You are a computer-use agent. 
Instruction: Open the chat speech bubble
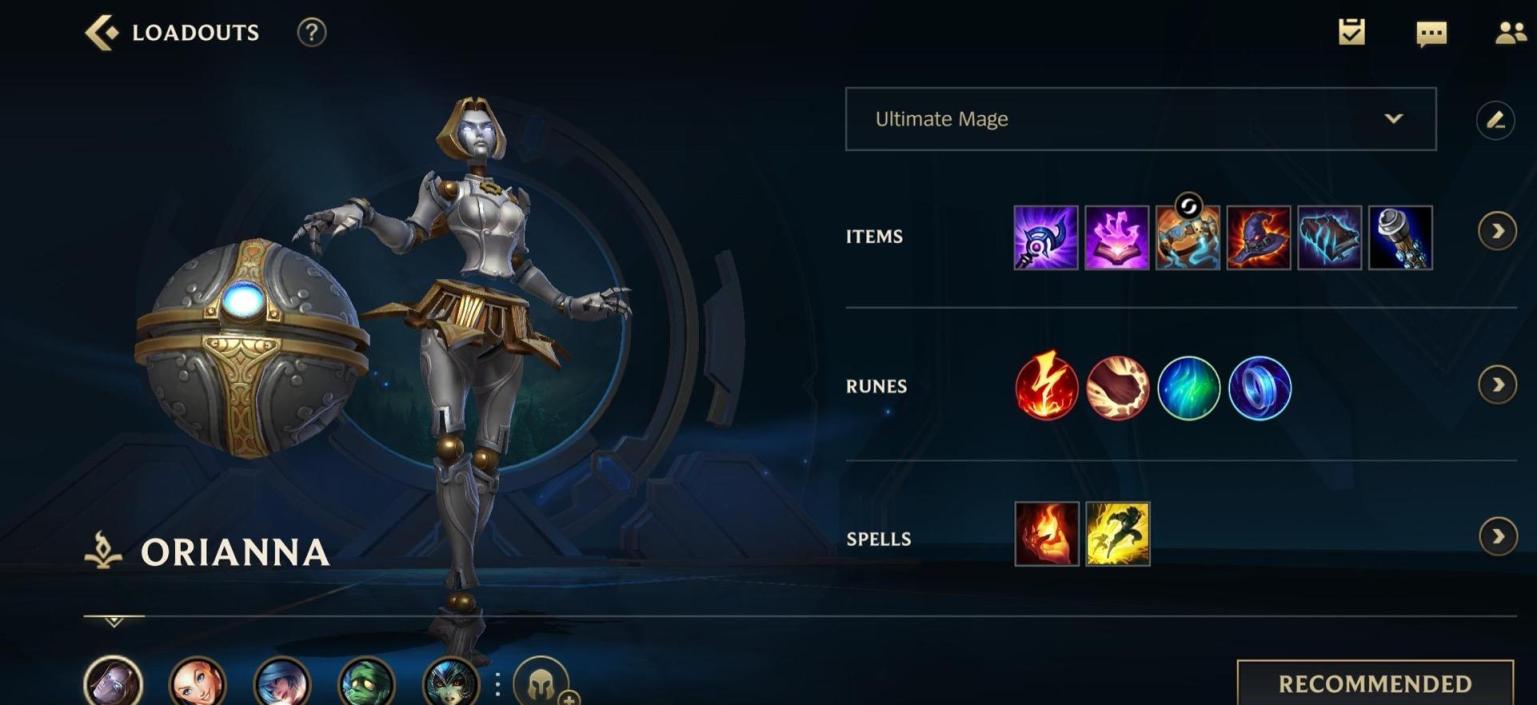click(x=1431, y=34)
